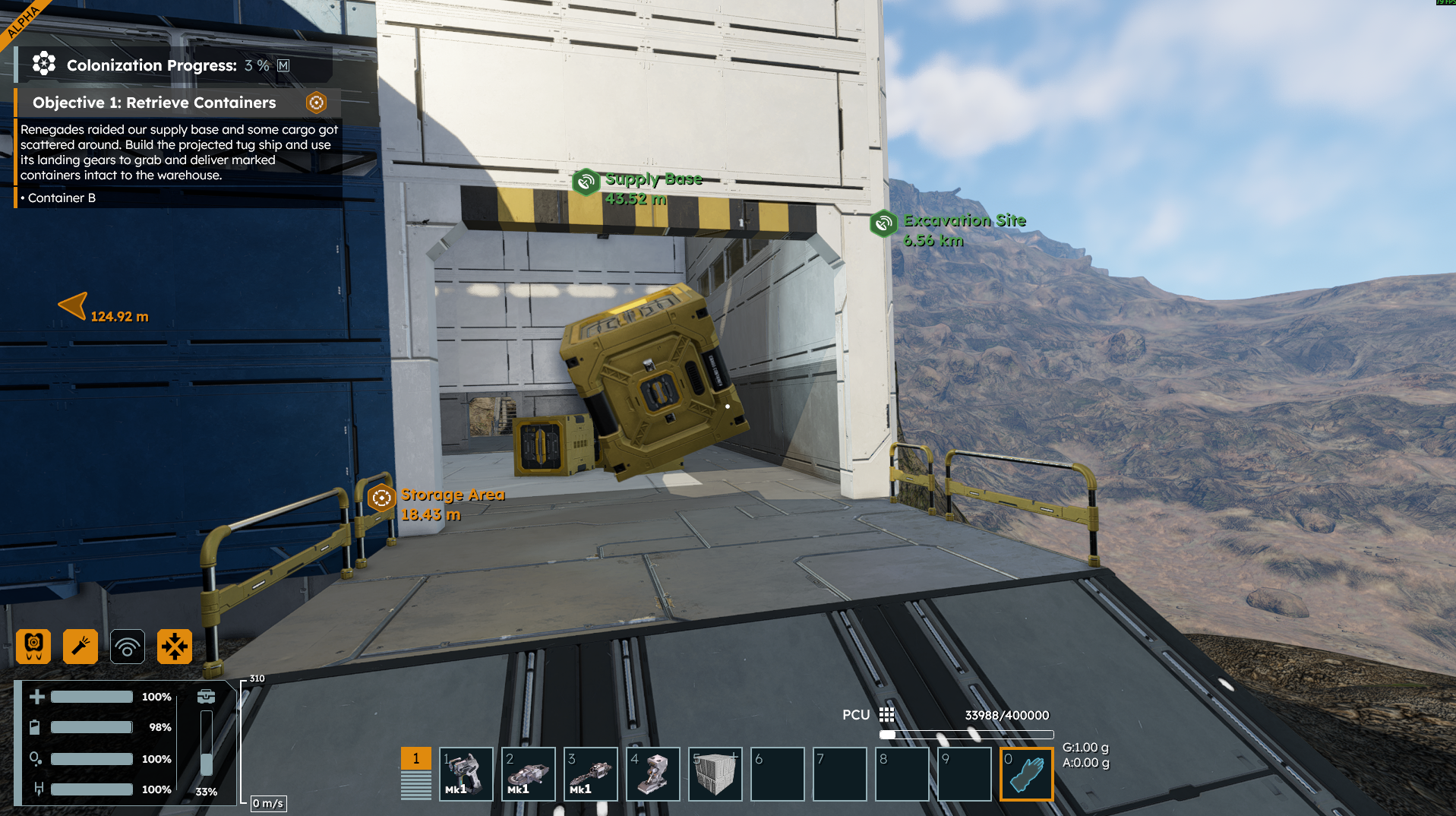Toggle the jetpack icon
The width and height of the screenshot is (1456, 816).
[x=33, y=647]
